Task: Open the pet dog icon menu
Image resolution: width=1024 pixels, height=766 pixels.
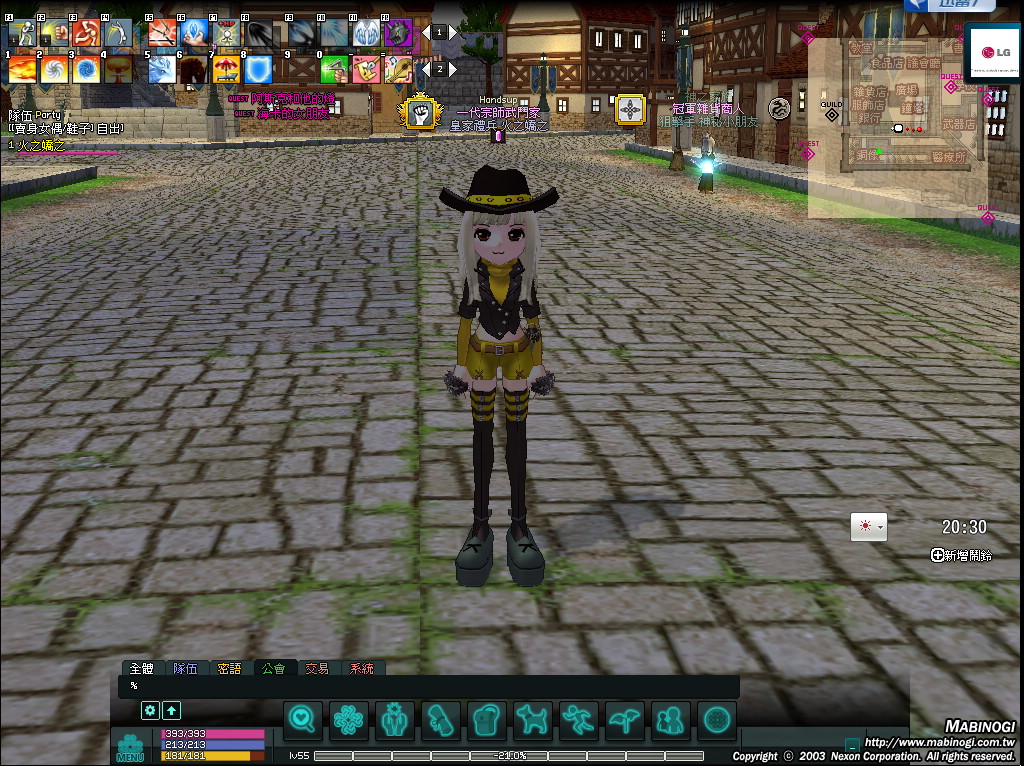Action: coord(533,719)
